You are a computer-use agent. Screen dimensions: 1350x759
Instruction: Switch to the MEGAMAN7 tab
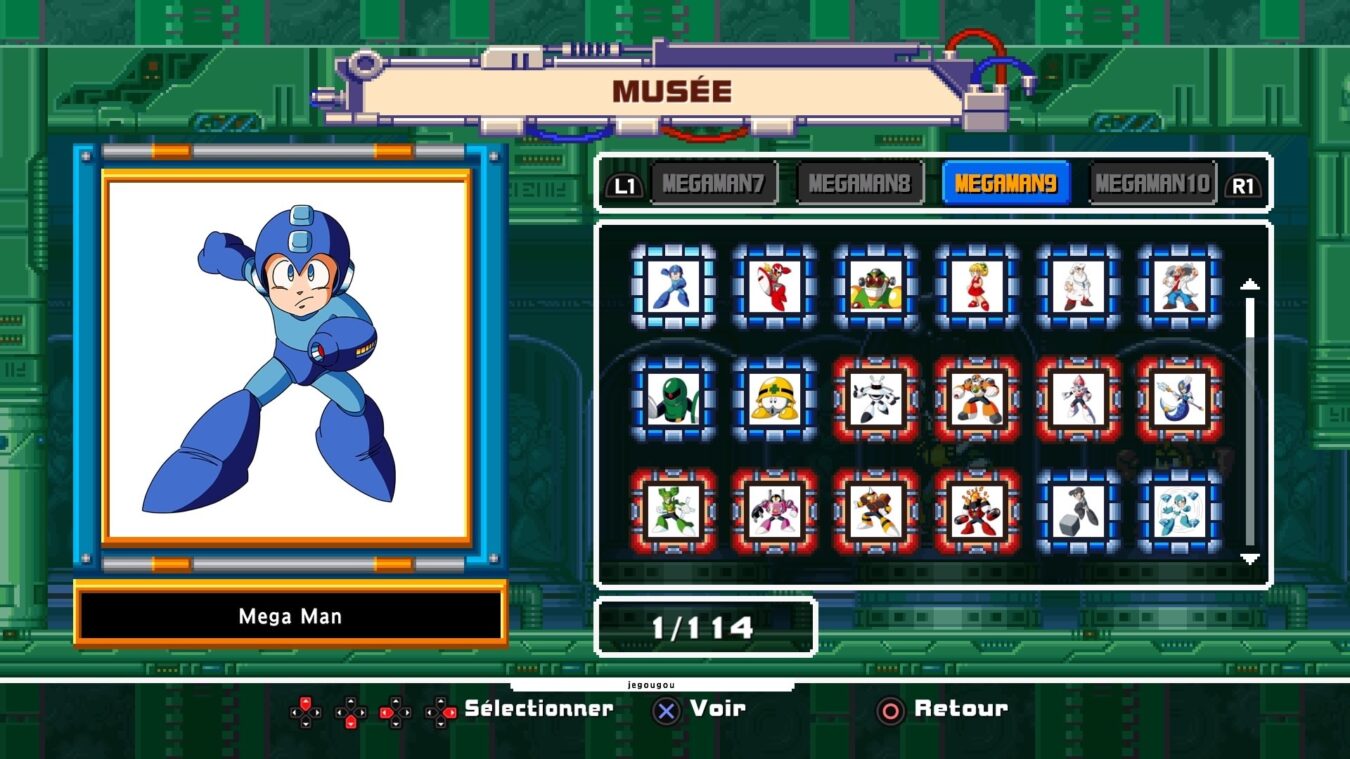(x=713, y=184)
